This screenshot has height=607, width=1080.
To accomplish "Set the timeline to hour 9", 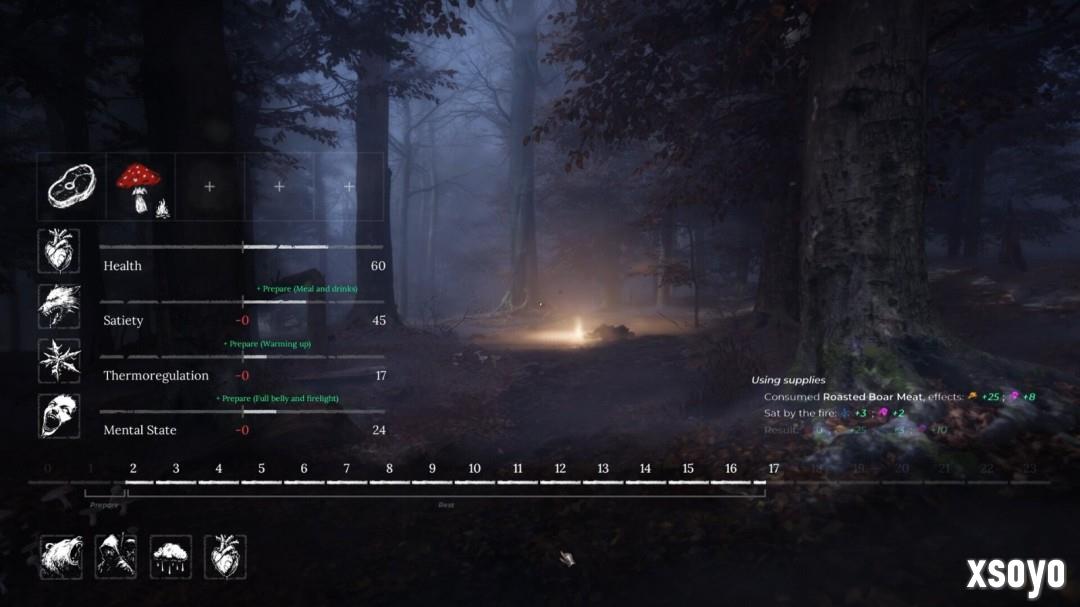I will pyautogui.click(x=432, y=469).
